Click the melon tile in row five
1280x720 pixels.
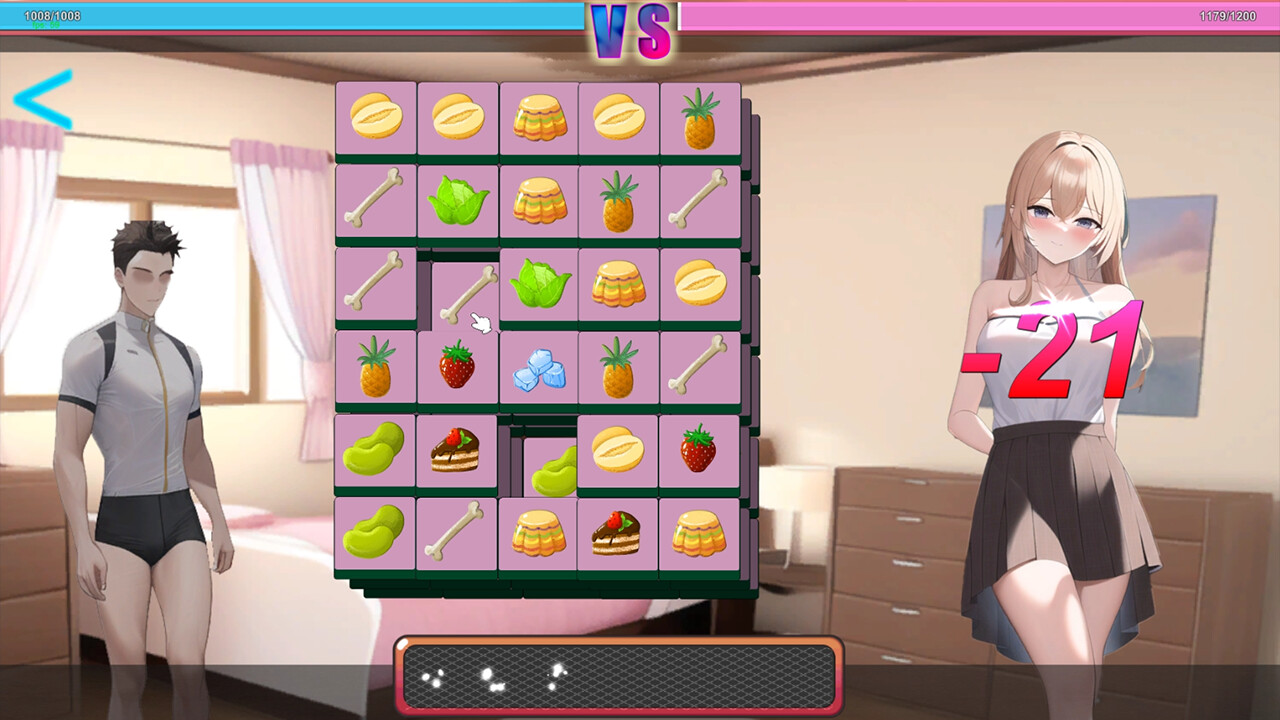coord(619,449)
